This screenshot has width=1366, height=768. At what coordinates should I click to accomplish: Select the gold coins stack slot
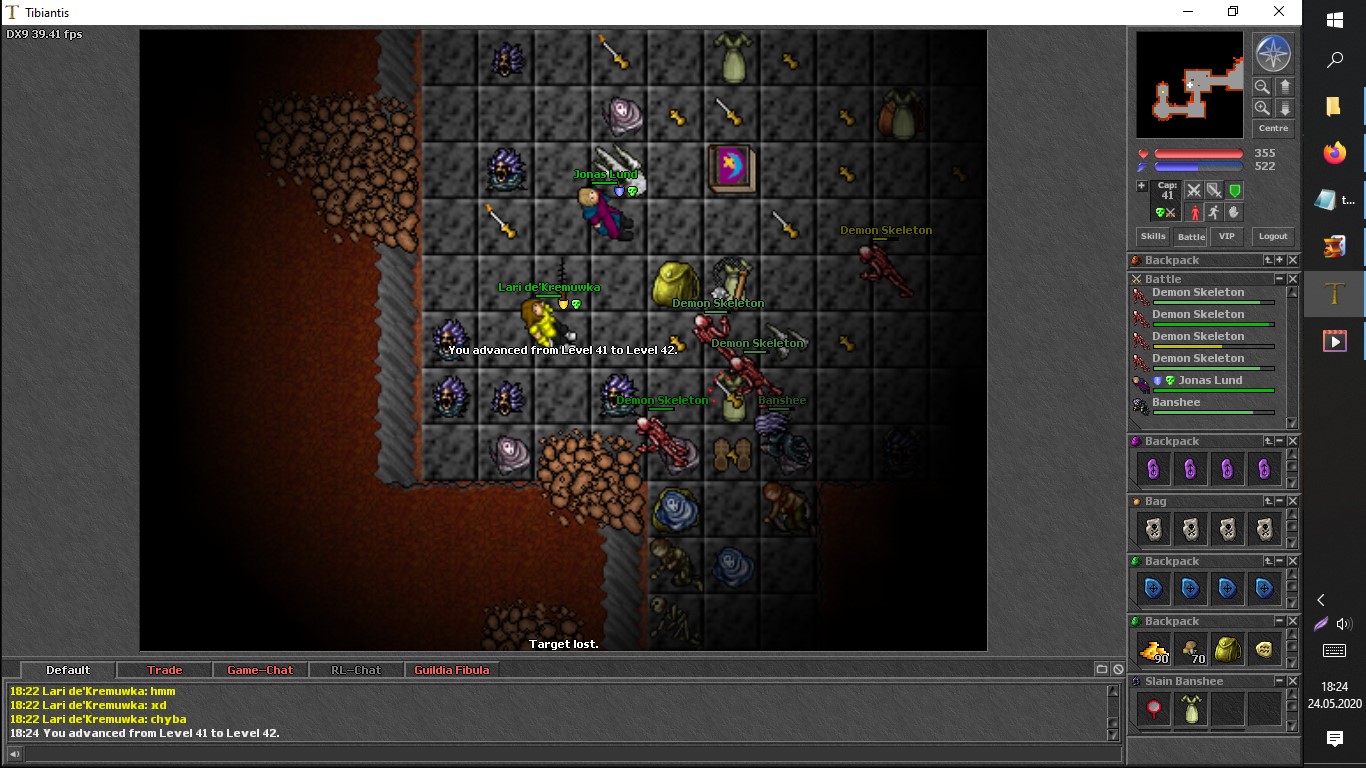(1154, 650)
